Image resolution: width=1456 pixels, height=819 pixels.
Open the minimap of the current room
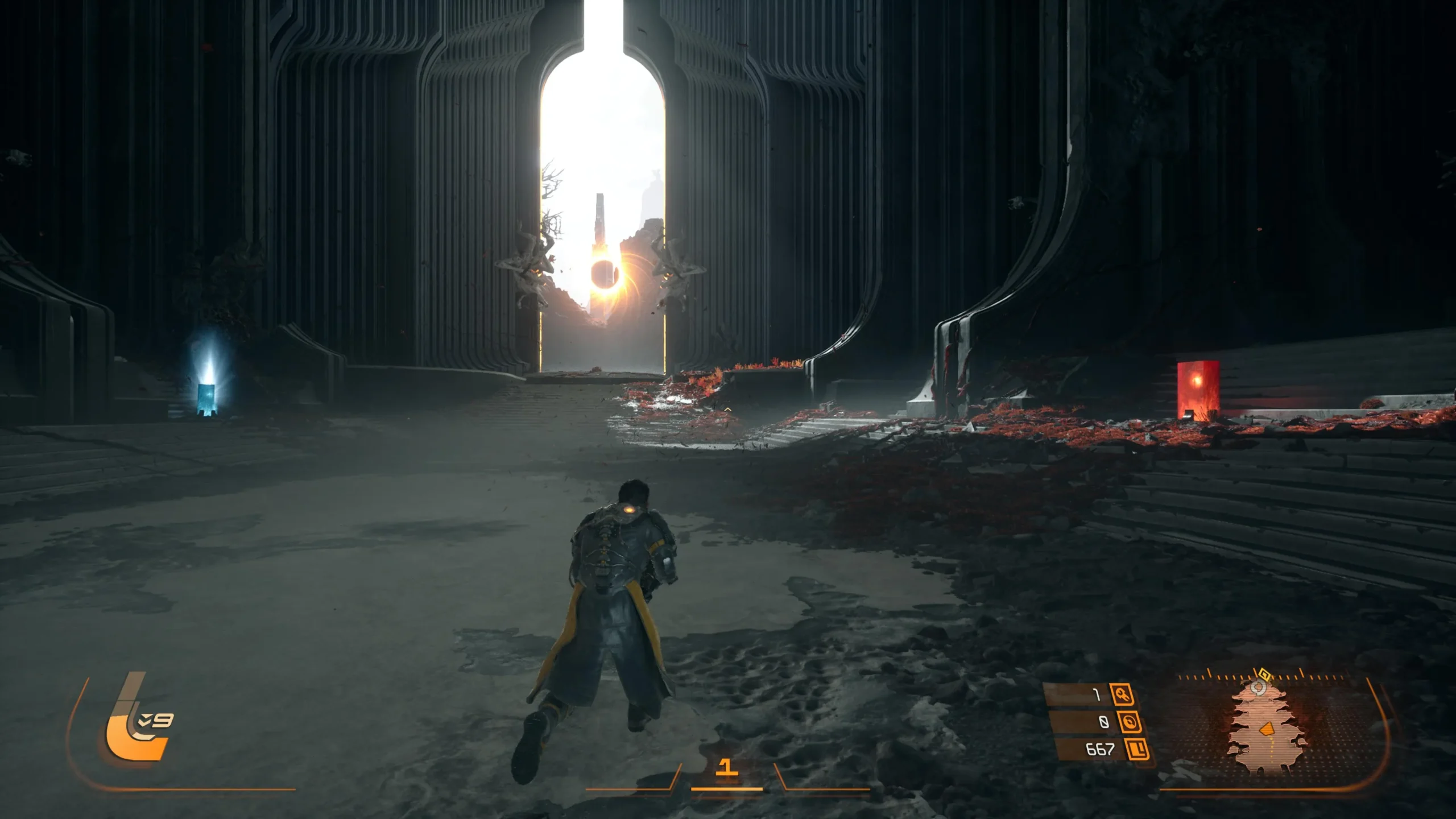pyautogui.click(x=1267, y=729)
